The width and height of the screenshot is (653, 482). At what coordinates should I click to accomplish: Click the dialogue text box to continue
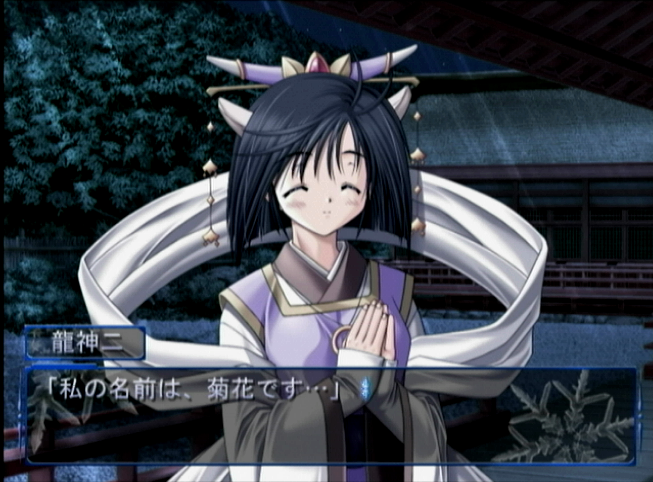pyautogui.click(x=330, y=415)
